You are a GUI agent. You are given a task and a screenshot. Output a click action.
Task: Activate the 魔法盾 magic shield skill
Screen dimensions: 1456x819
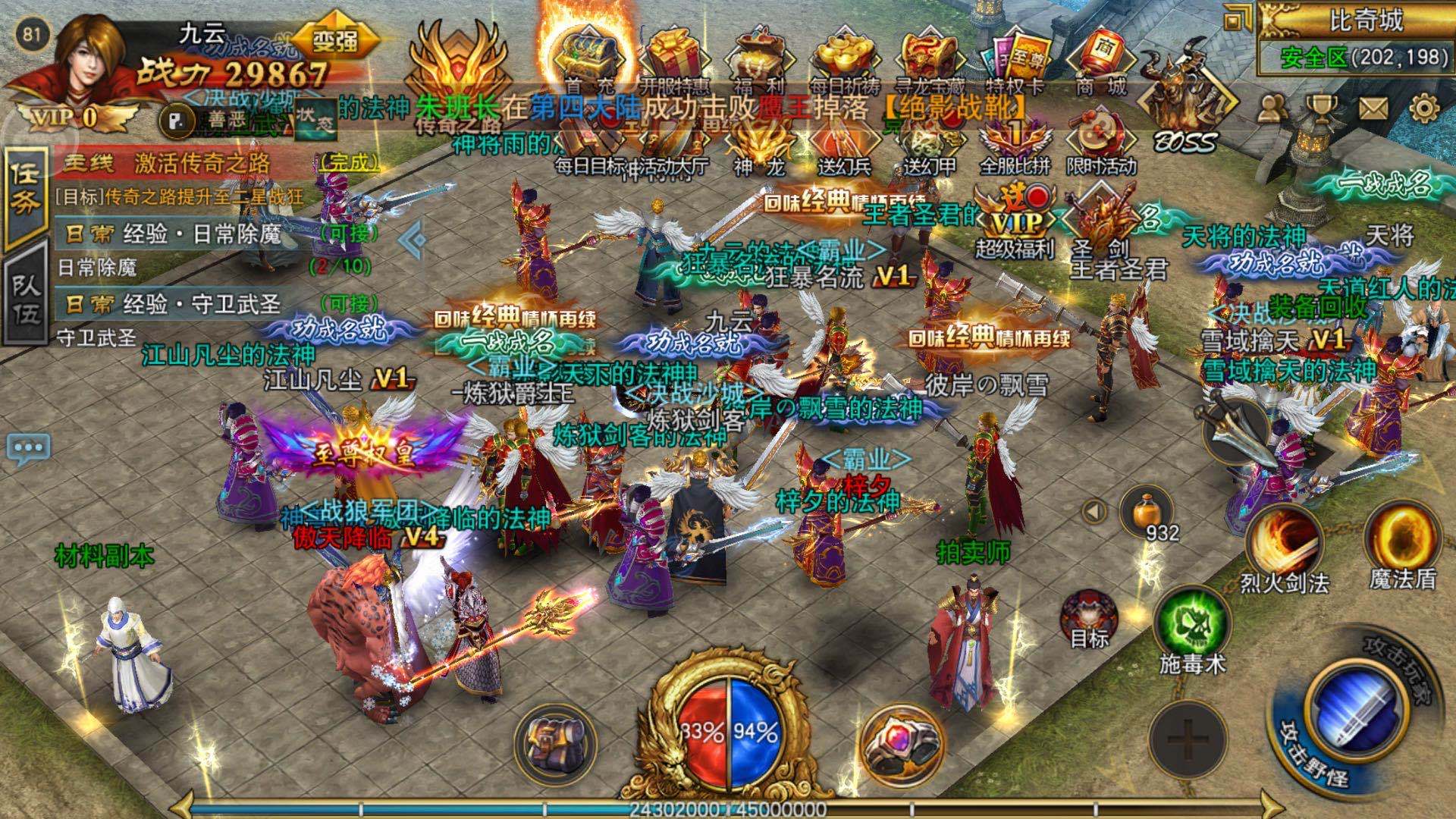[x=1403, y=540]
